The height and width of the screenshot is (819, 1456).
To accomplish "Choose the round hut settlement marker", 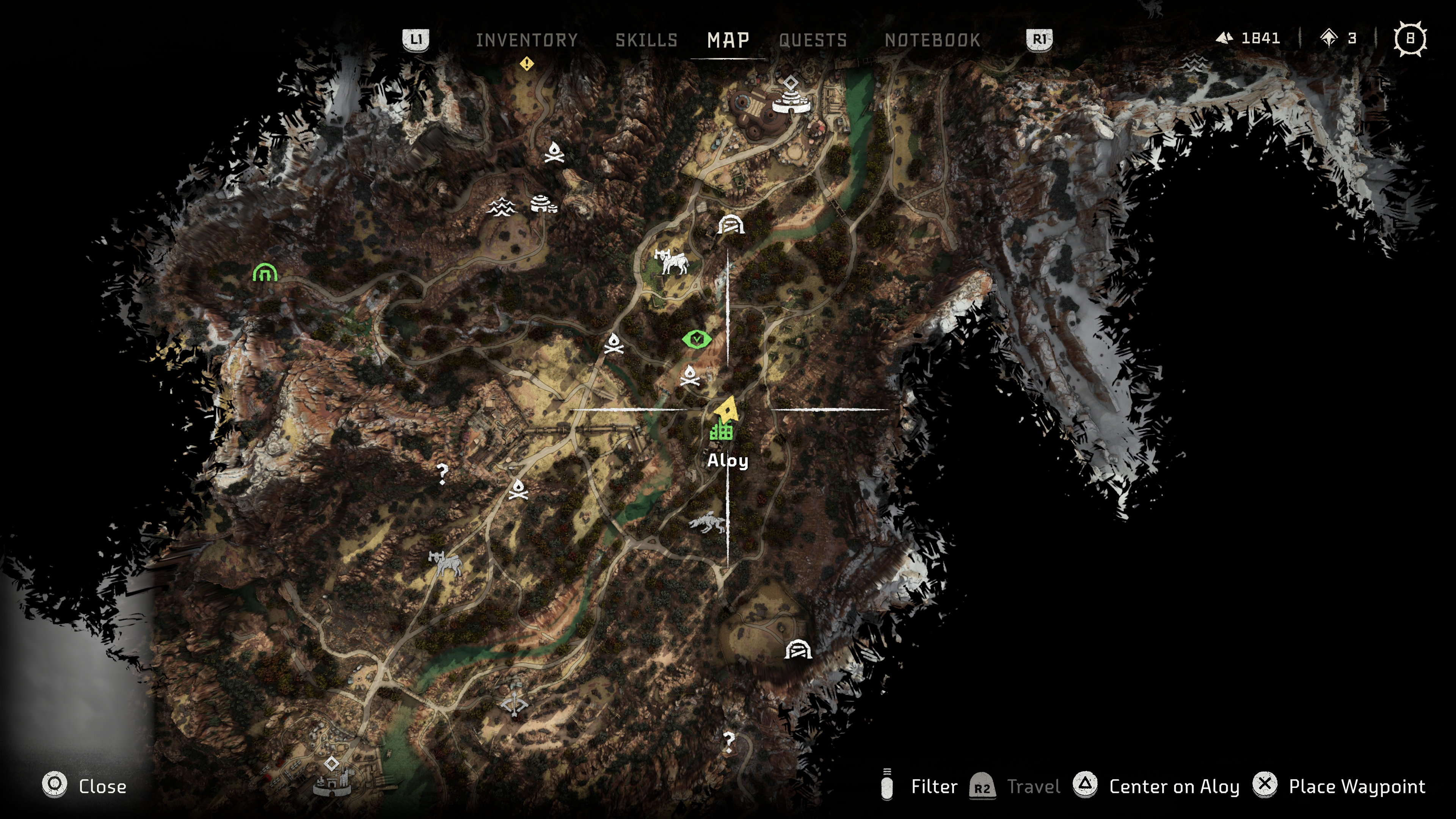I will point(543,204).
